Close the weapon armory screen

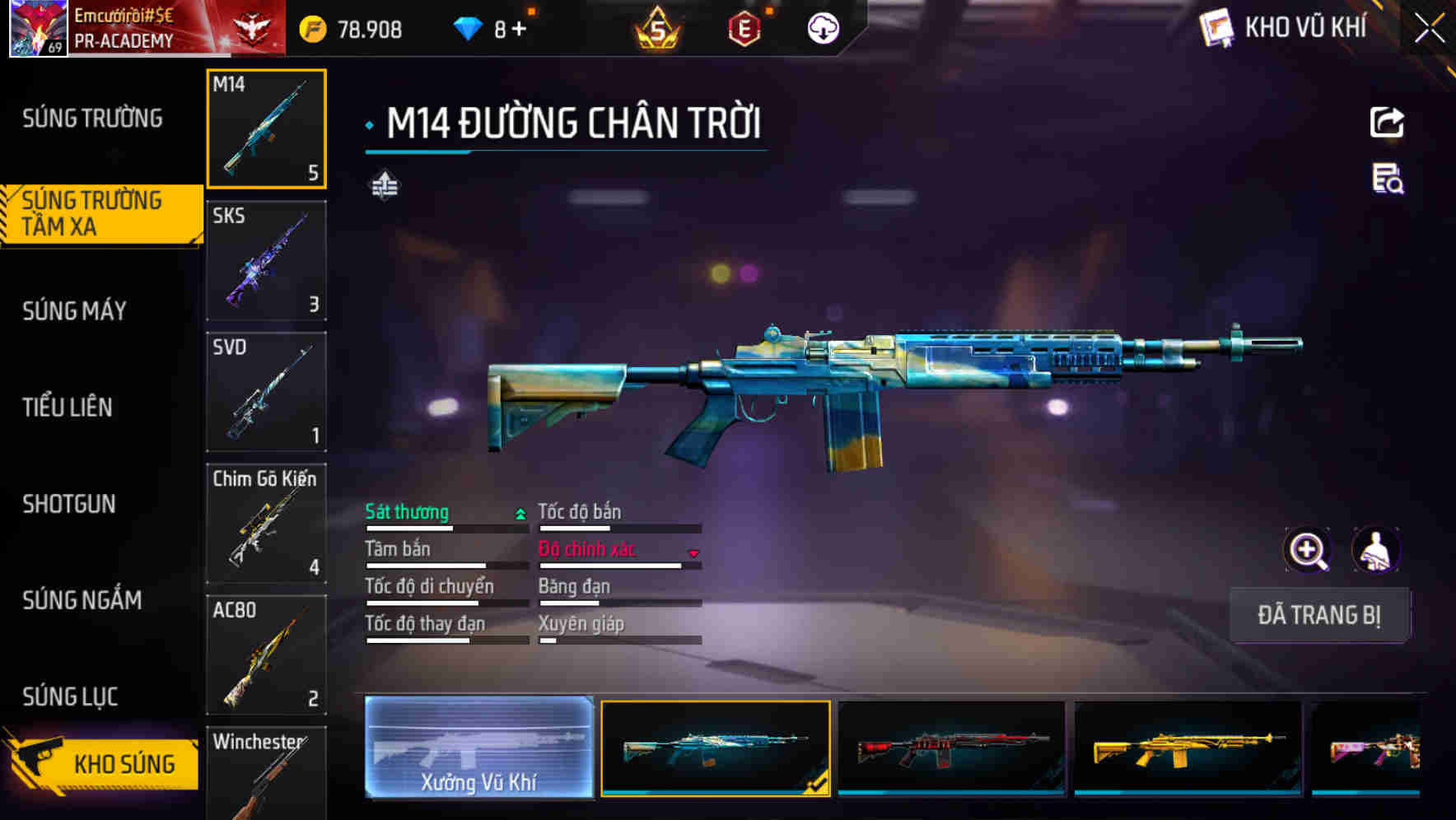tap(1430, 29)
